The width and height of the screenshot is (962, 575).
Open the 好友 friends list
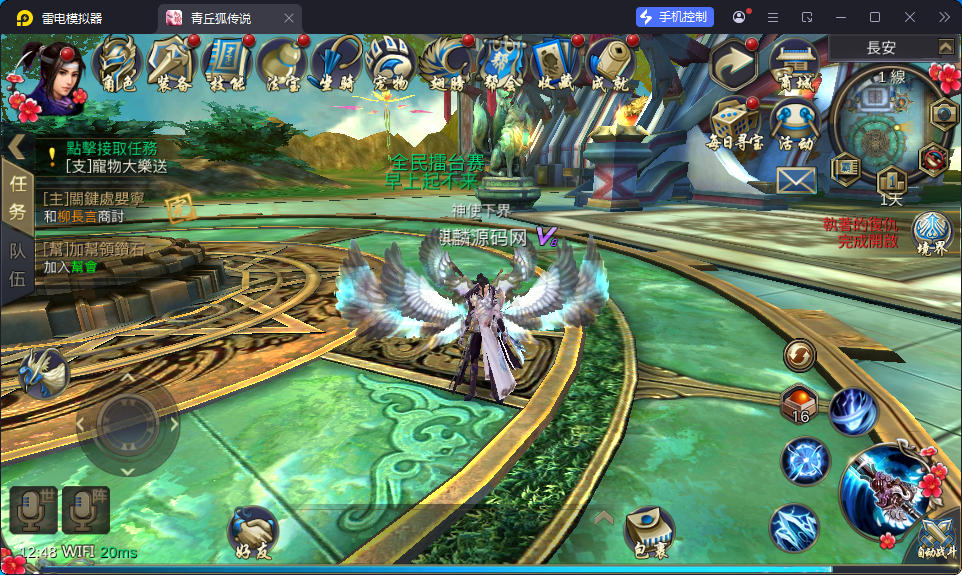tap(253, 530)
